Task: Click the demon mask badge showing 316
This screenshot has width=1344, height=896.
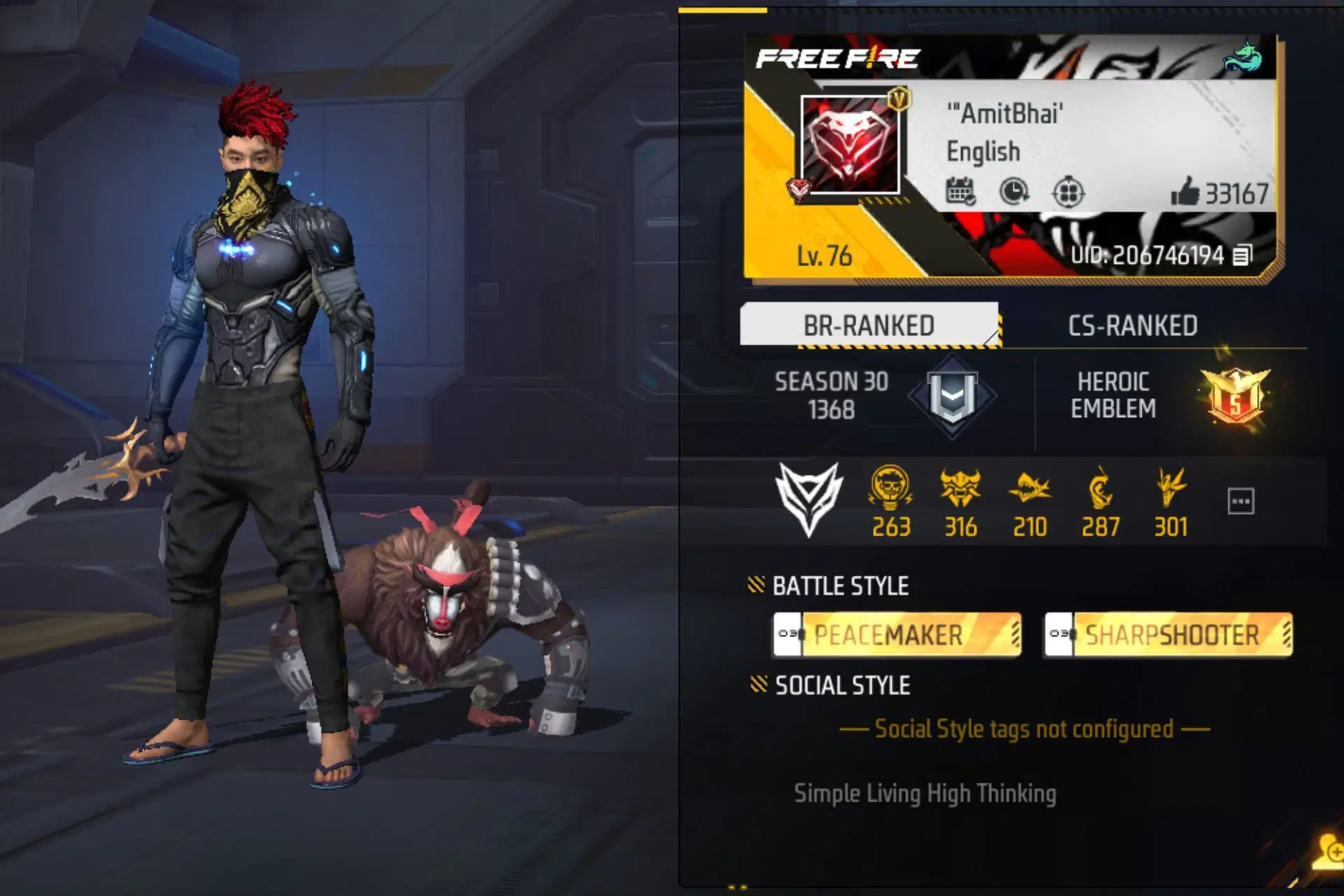Action: (960, 488)
